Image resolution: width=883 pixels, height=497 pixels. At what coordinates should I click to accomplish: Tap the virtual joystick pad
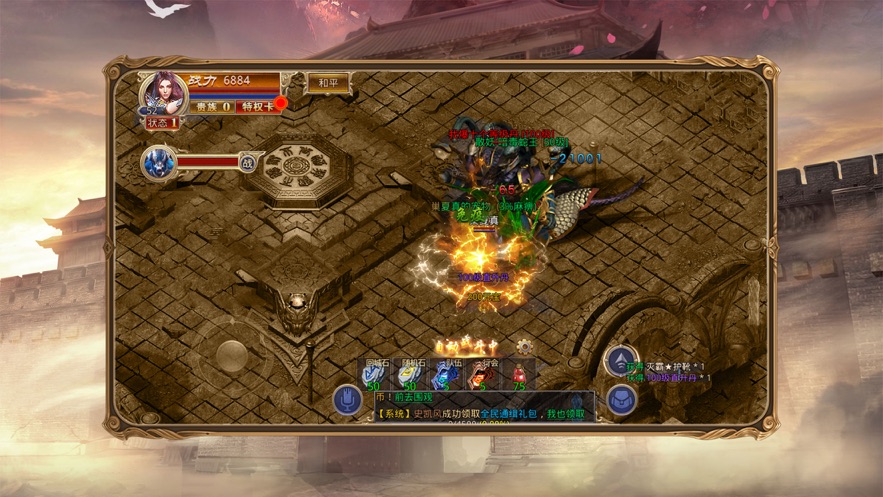pos(232,357)
